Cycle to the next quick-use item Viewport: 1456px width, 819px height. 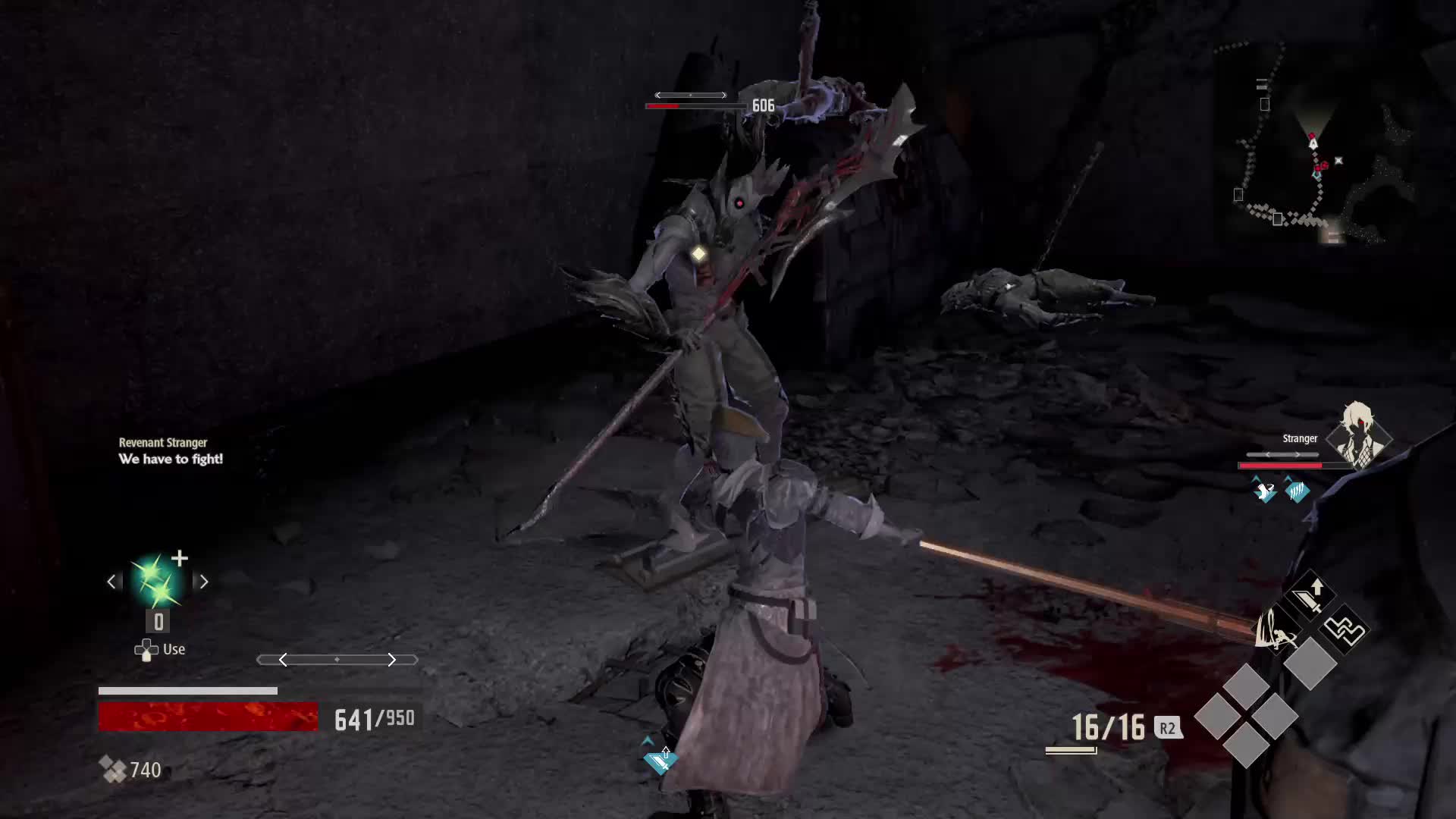(x=203, y=582)
